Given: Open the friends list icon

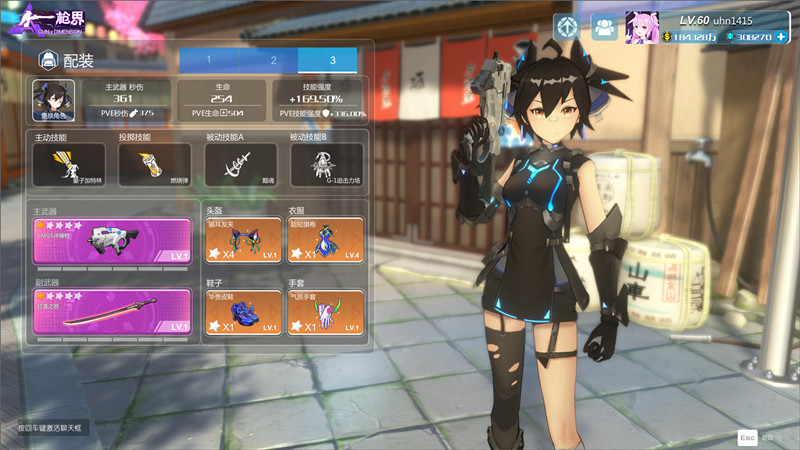Looking at the screenshot, I should [603, 28].
